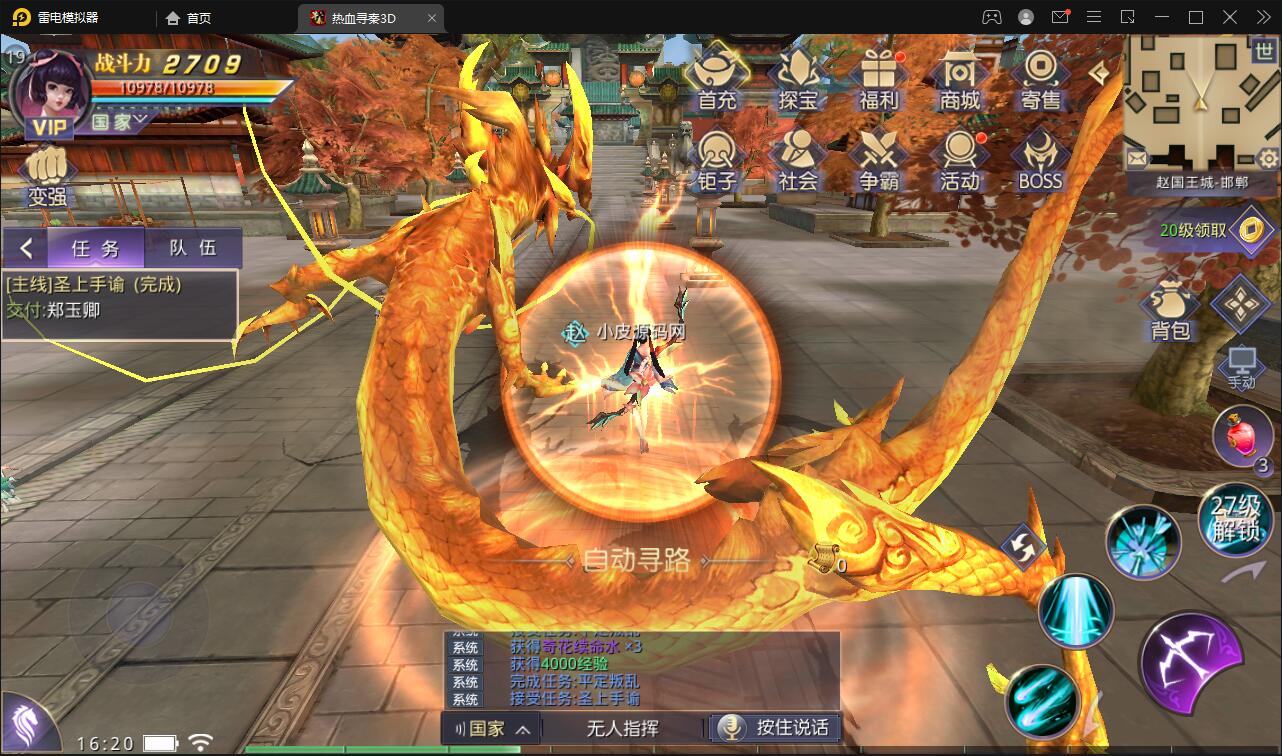
Task: Open the 争霸 crossed-swords menu
Action: point(879,160)
